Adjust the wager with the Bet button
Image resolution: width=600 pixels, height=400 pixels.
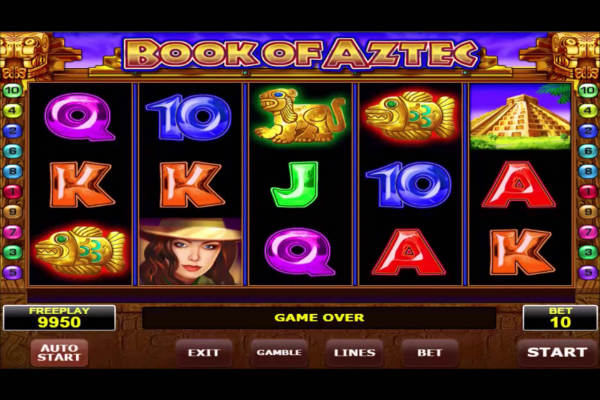pyautogui.click(x=429, y=353)
